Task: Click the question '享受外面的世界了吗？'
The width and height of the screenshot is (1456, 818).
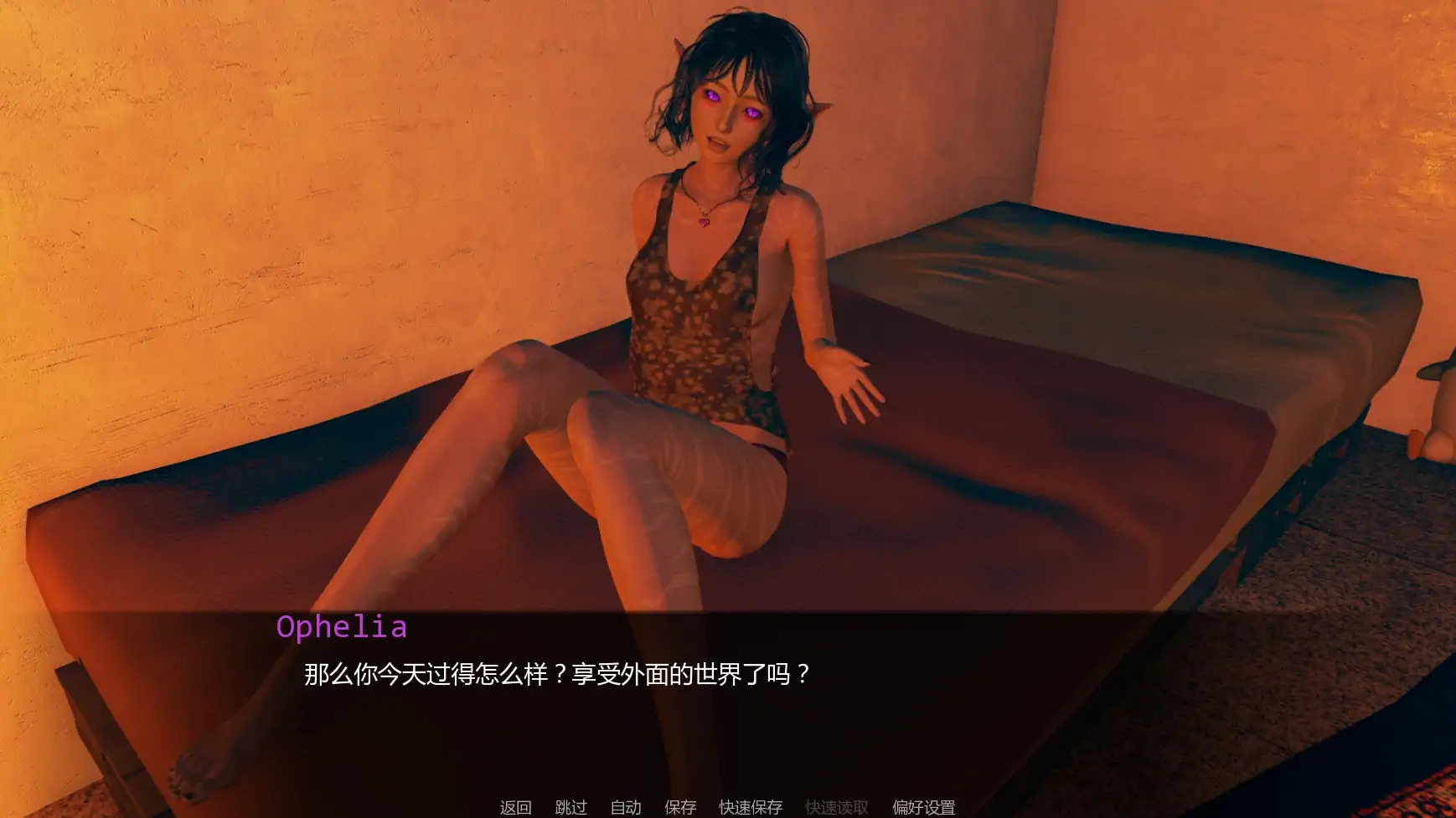Action: (x=700, y=670)
